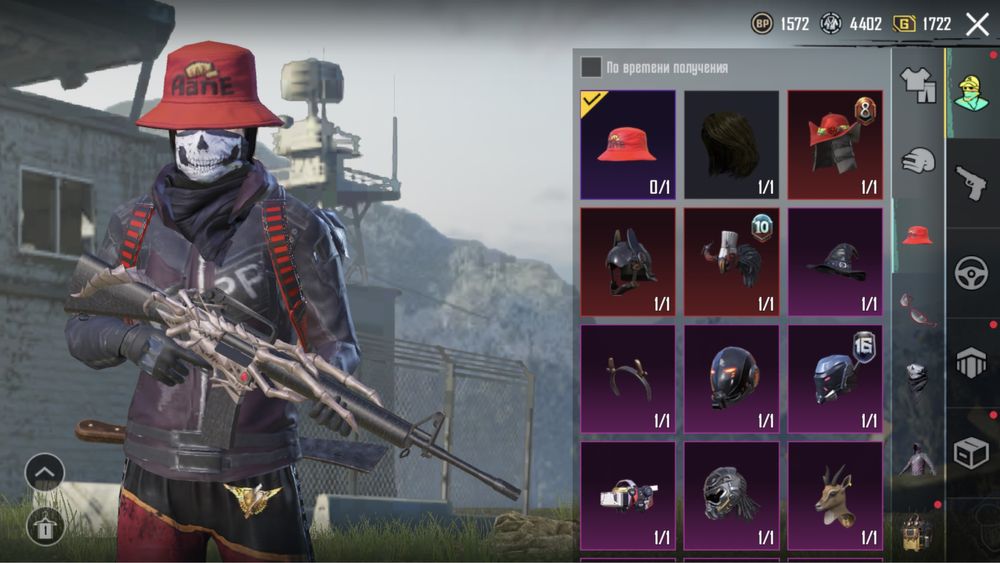Viewport: 1000px width, 563px height.
Task: Select the black bunny-eared helmet
Action: [x=627, y=262]
